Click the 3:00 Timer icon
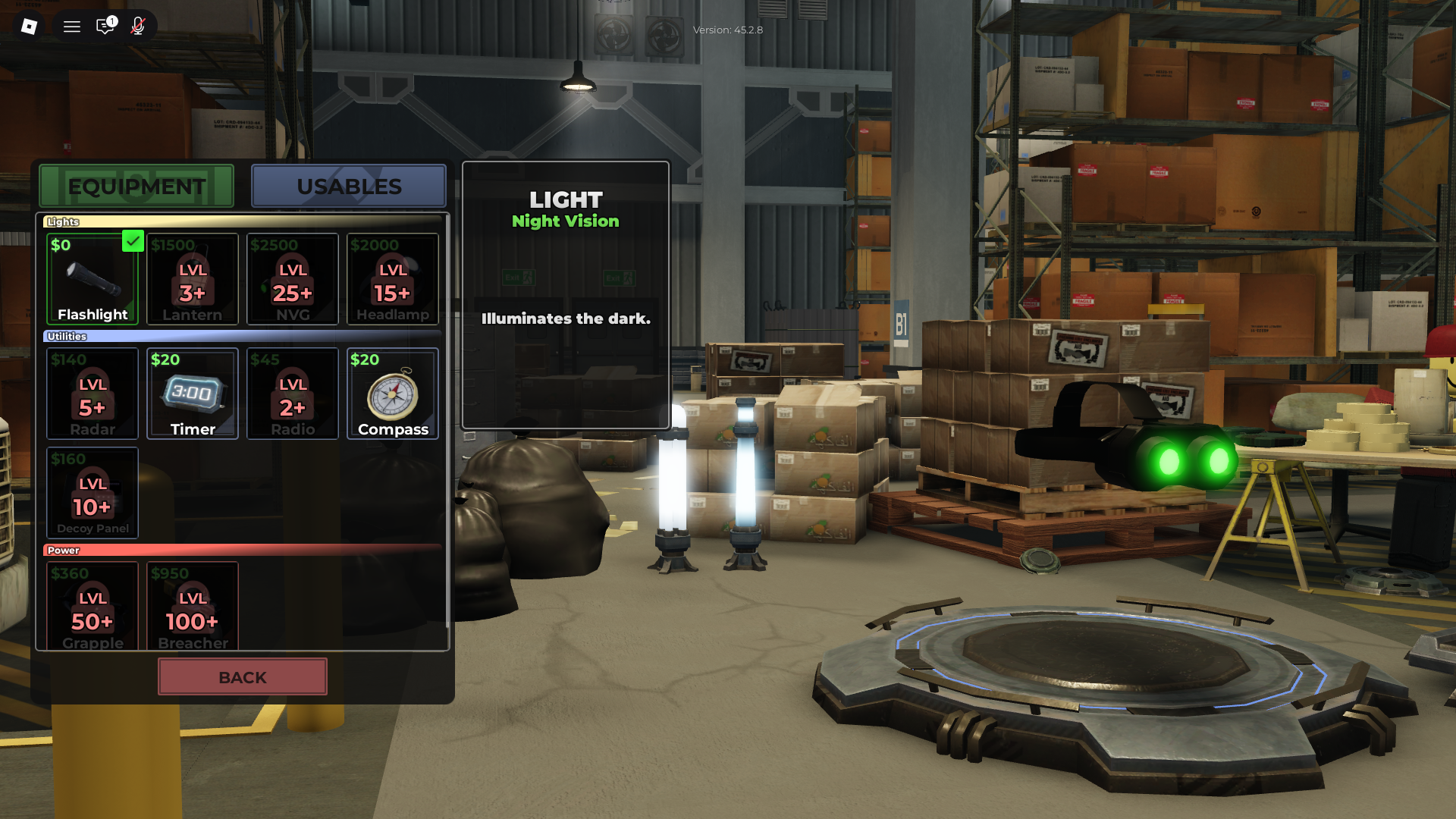 192,394
